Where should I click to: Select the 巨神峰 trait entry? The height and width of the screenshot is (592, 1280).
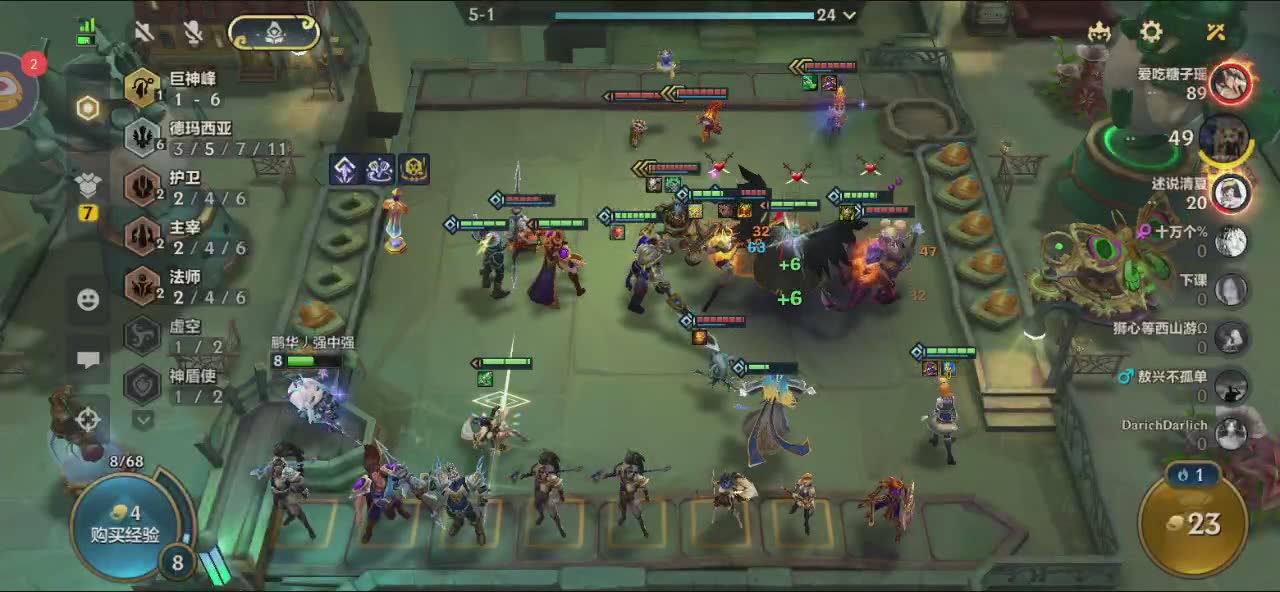(x=143, y=88)
